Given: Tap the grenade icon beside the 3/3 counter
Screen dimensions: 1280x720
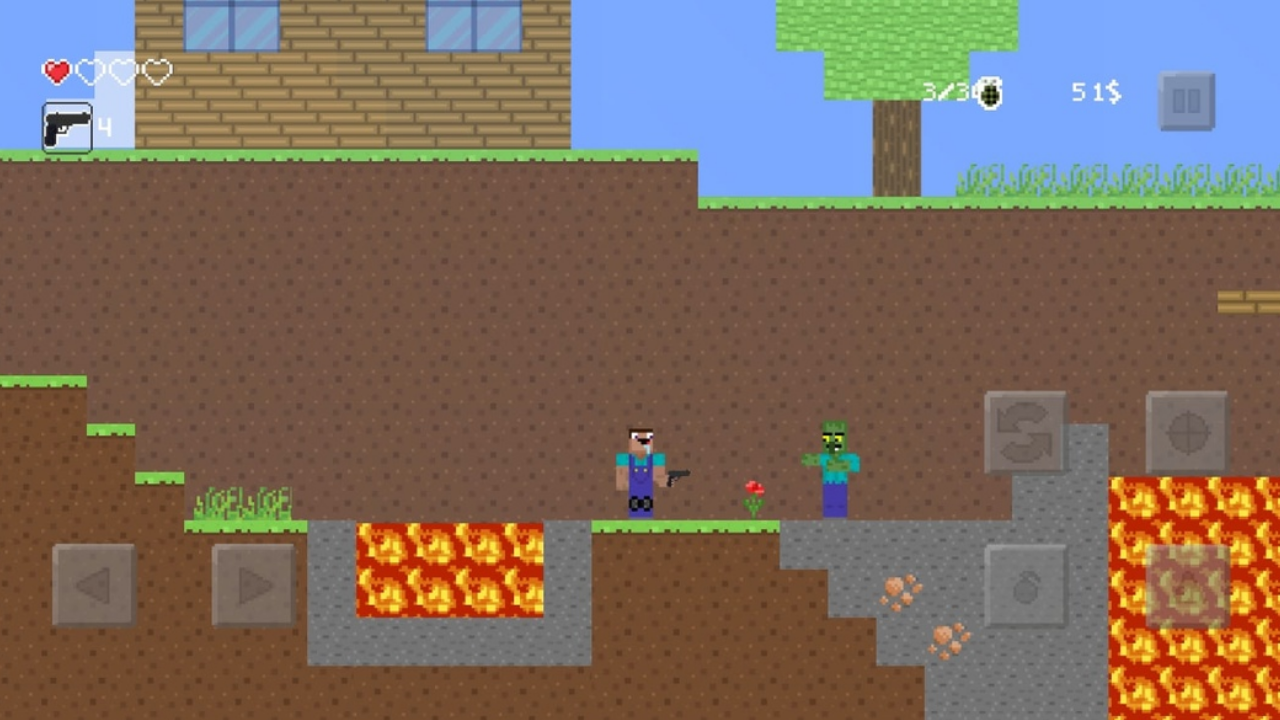Looking at the screenshot, I should pos(988,93).
